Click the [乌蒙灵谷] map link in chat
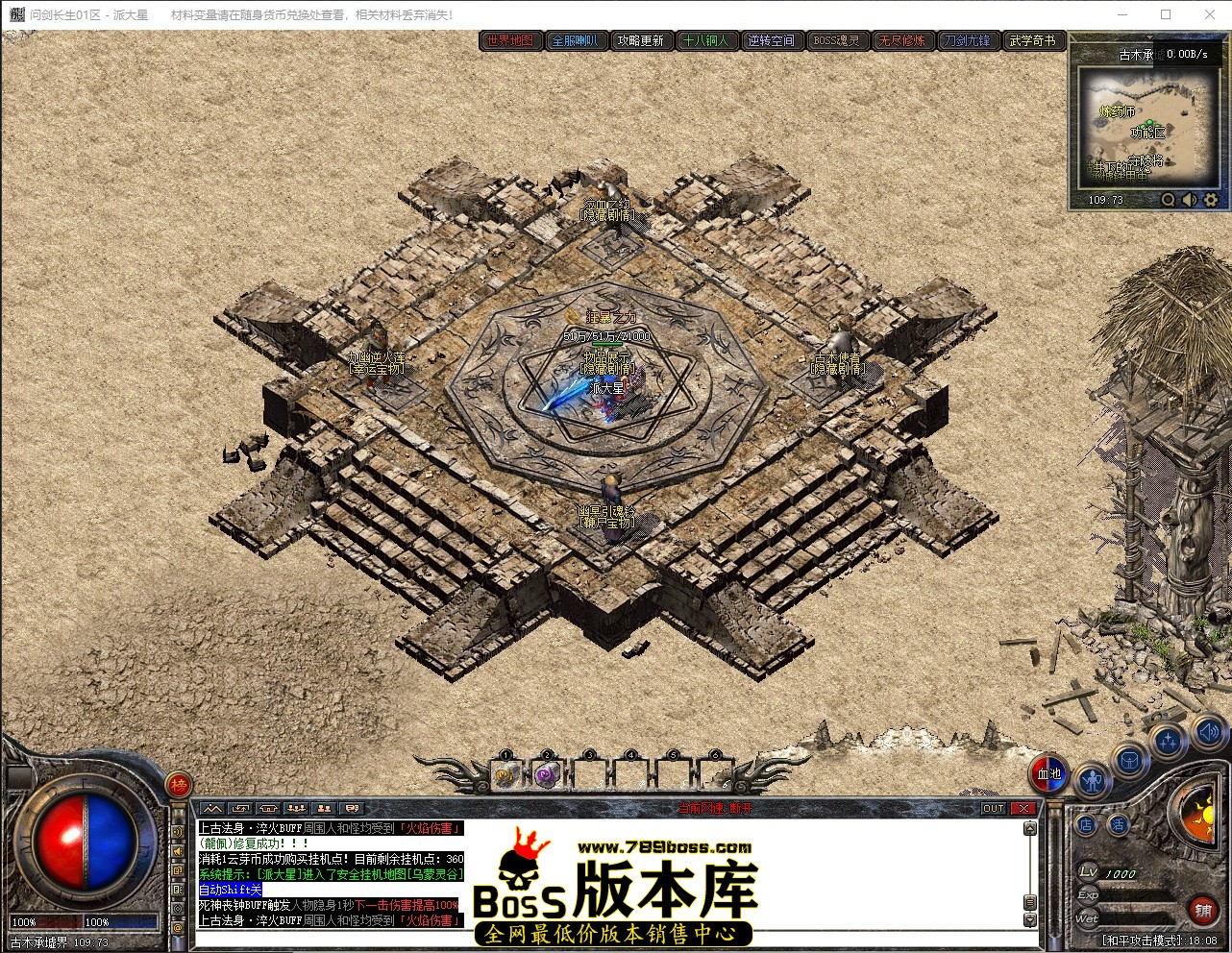 tap(434, 873)
